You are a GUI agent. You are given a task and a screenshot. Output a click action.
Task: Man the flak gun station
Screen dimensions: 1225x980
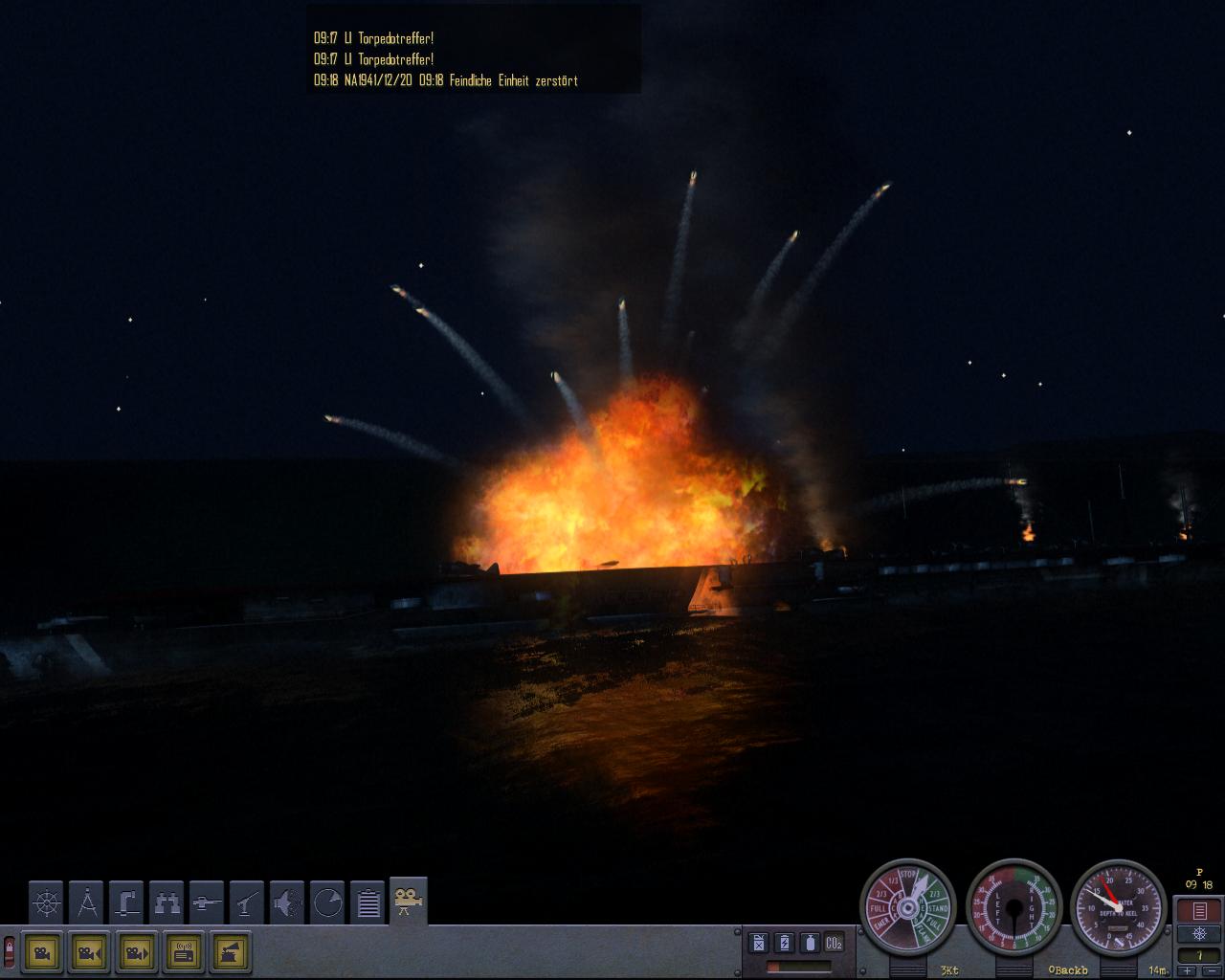[247, 902]
